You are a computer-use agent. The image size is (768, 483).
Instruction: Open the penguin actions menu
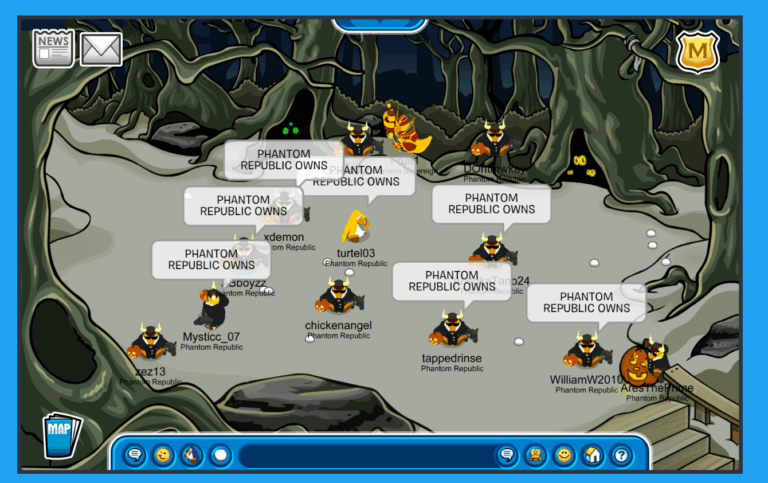click(191, 456)
